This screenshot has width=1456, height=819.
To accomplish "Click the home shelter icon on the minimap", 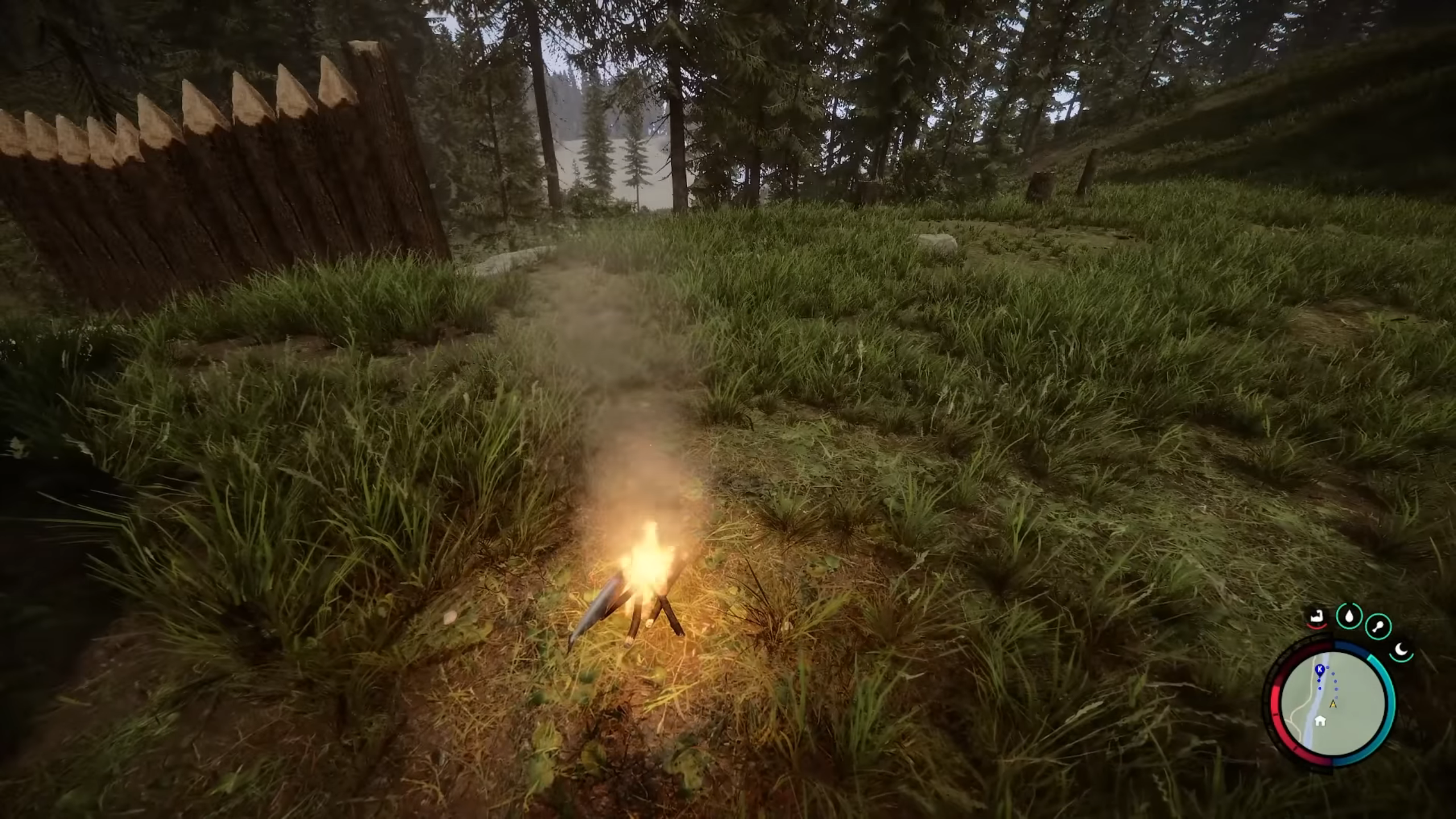I will click(x=1320, y=721).
